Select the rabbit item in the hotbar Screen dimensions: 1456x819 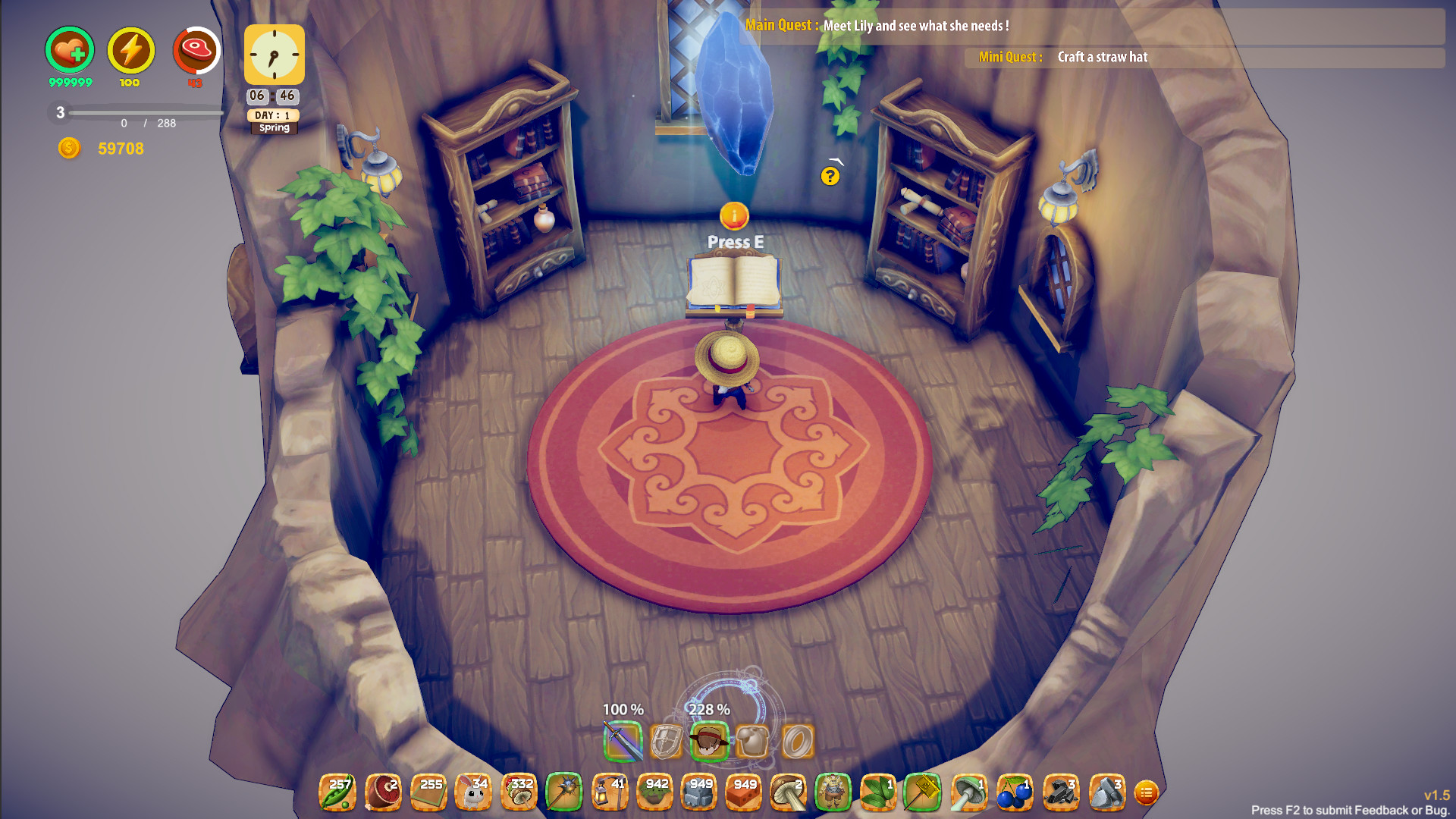pos(474,792)
